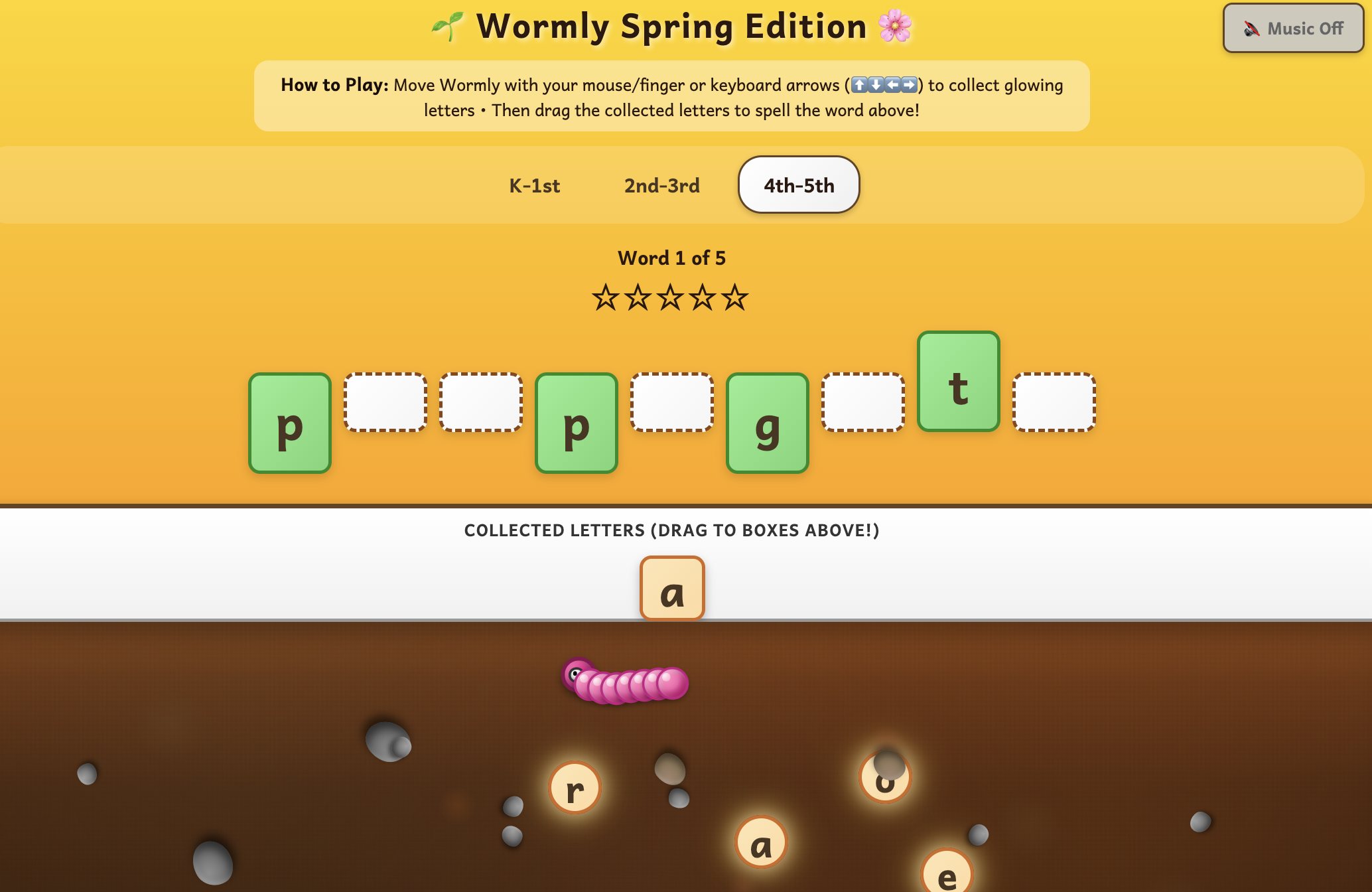Click the Word 1 of 5 heading
Image resolution: width=1372 pixels, height=892 pixels.
671,258
